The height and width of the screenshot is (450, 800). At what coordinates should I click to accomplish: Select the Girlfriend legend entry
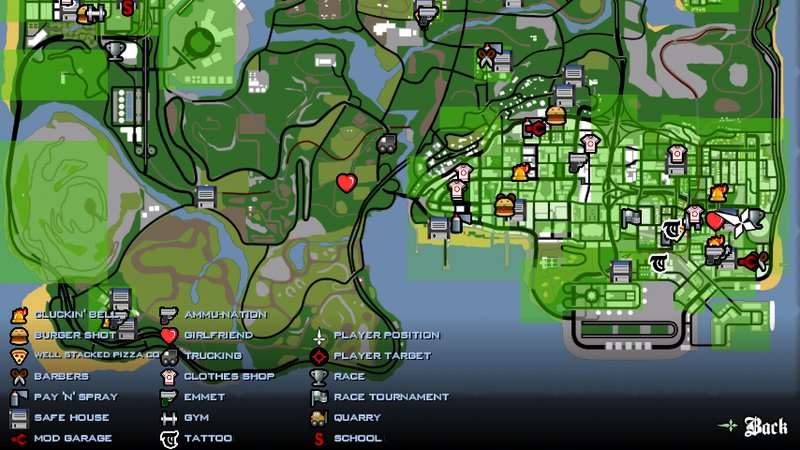coord(218,335)
